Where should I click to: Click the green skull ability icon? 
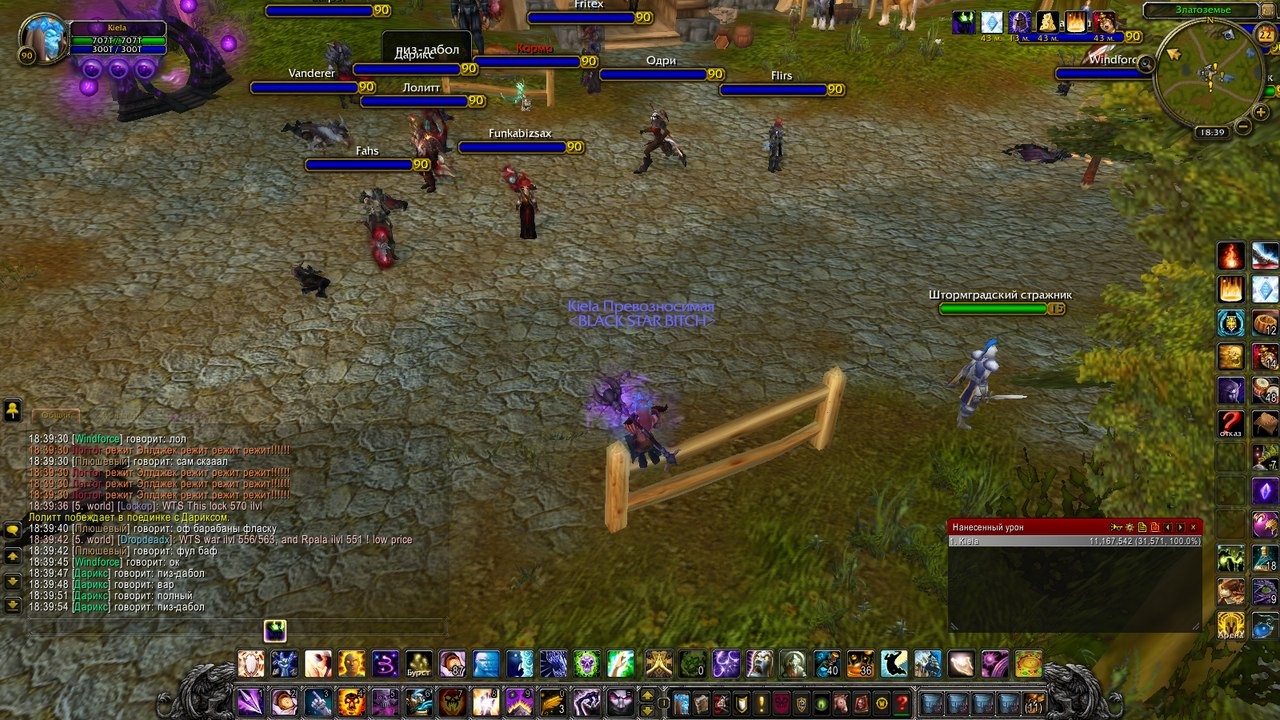coord(587,664)
